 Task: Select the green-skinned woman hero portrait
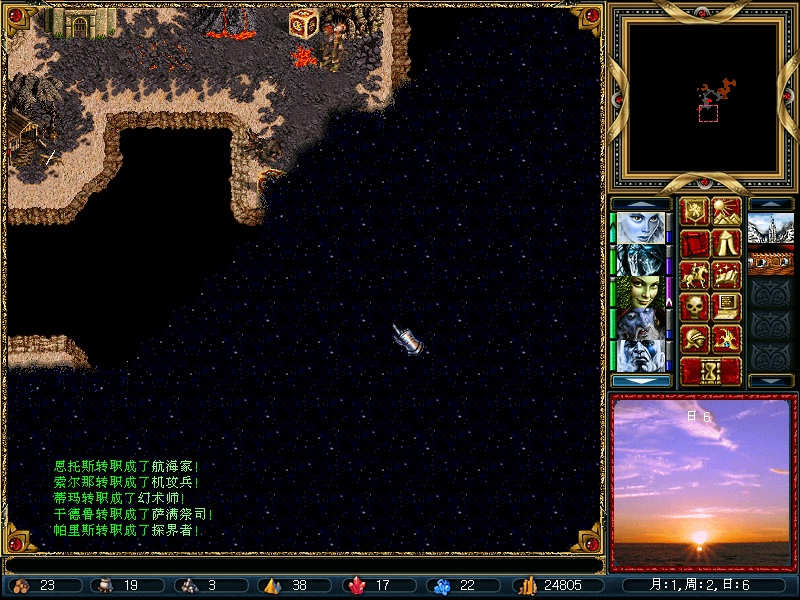pyautogui.click(x=640, y=291)
